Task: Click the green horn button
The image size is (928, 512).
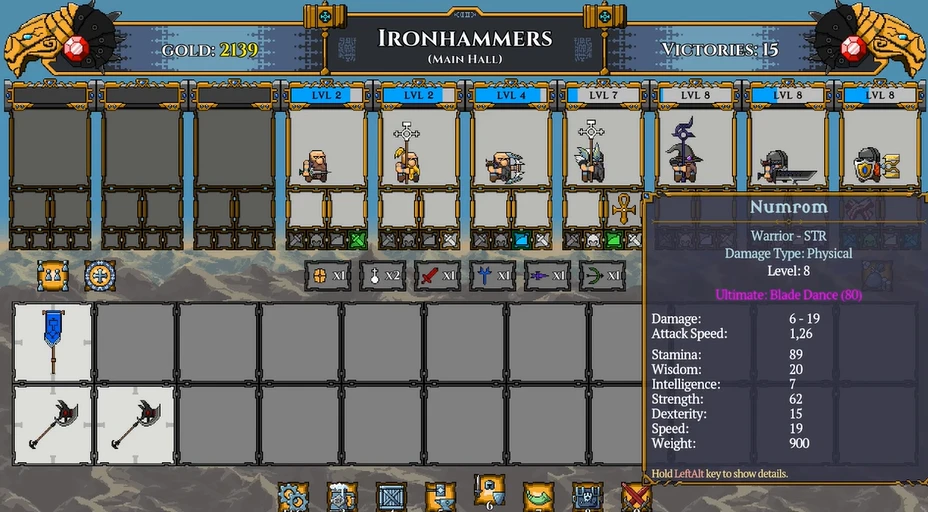Action: (538, 496)
